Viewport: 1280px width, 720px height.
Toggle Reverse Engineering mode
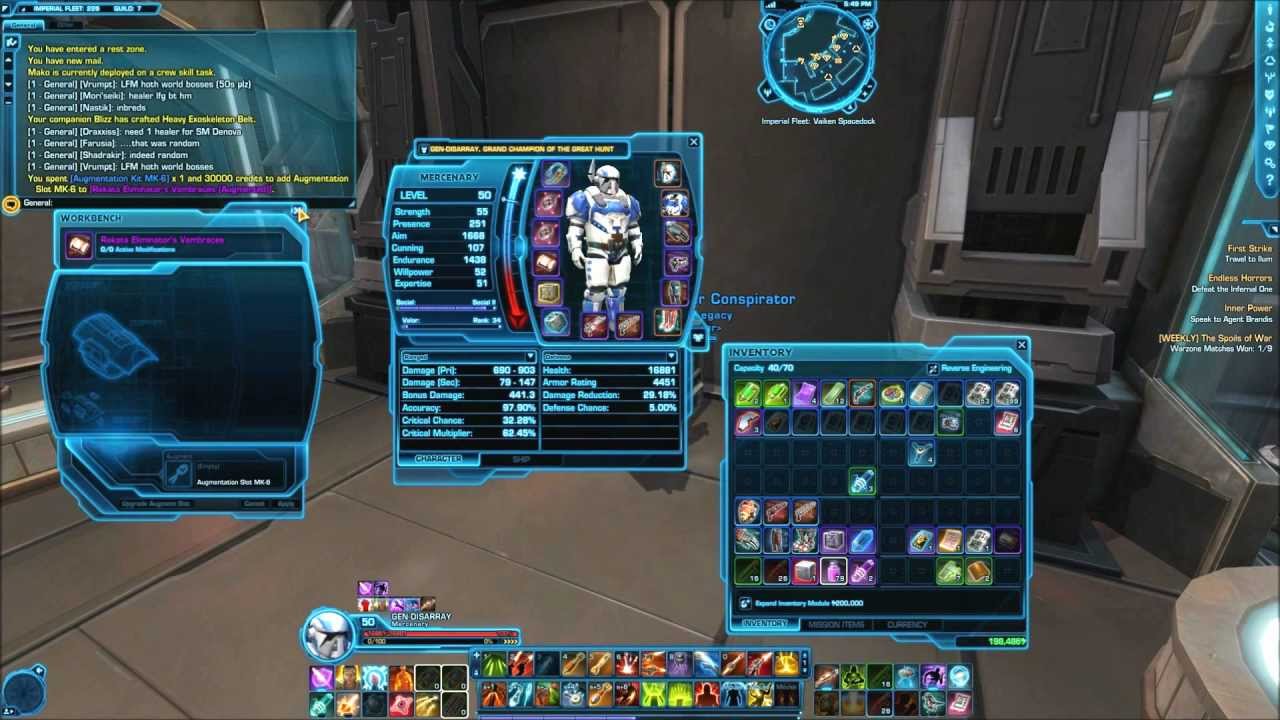tap(933, 368)
